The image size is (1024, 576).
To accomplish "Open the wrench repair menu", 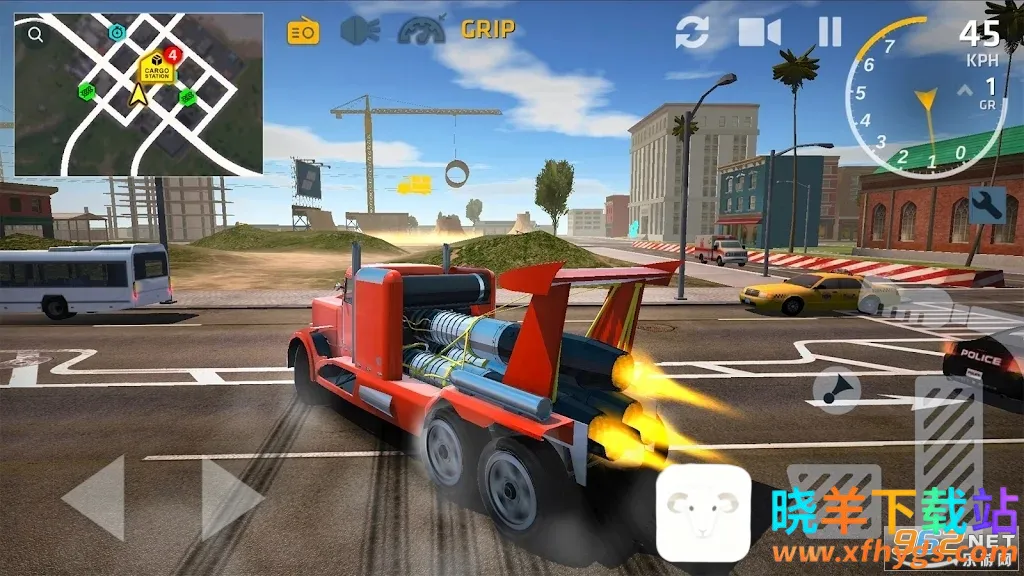I will tap(987, 205).
